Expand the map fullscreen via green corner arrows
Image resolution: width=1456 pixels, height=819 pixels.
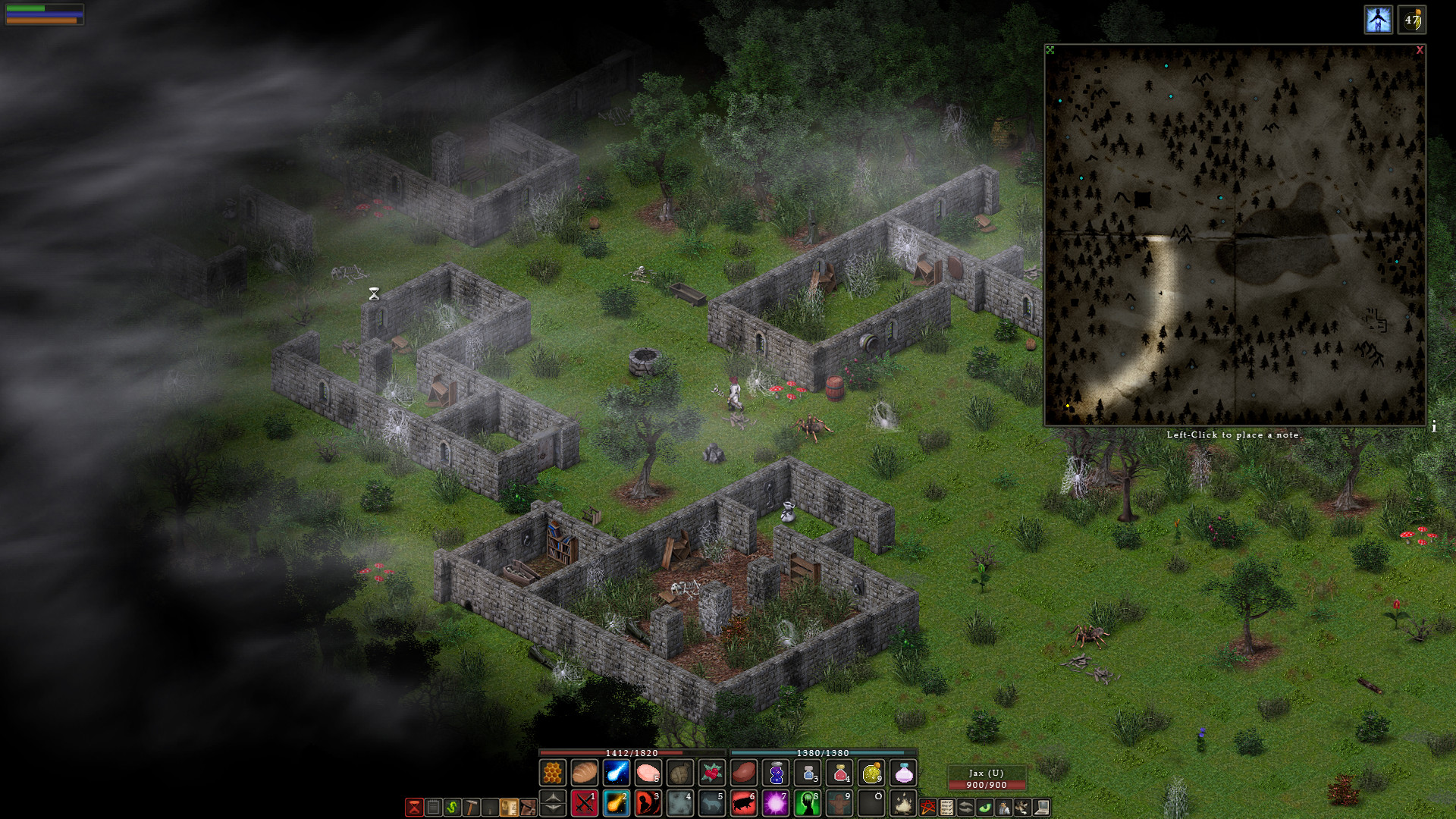coord(1050,49)
